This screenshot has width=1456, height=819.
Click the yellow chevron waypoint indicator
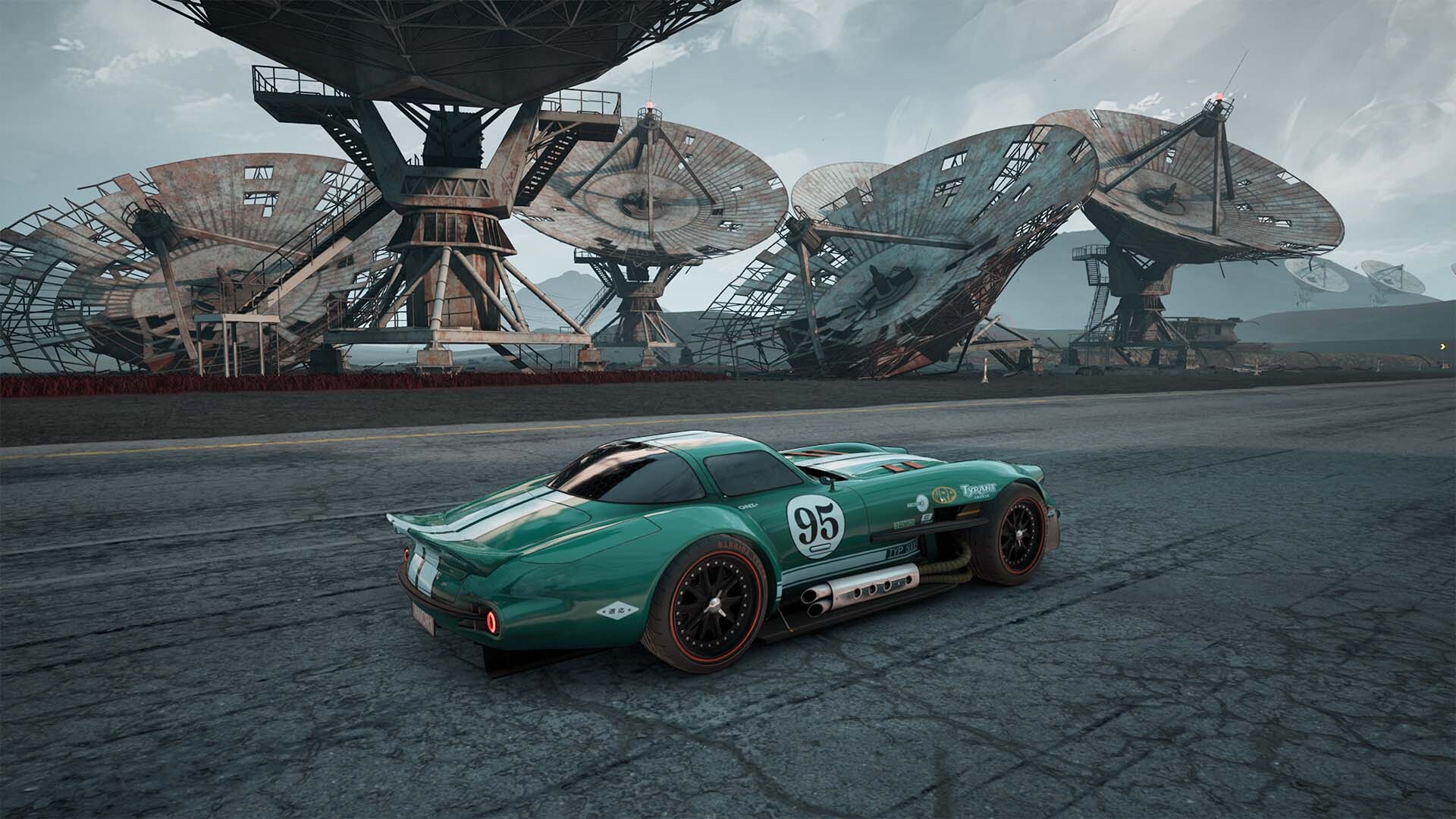tap(1441, 347)
